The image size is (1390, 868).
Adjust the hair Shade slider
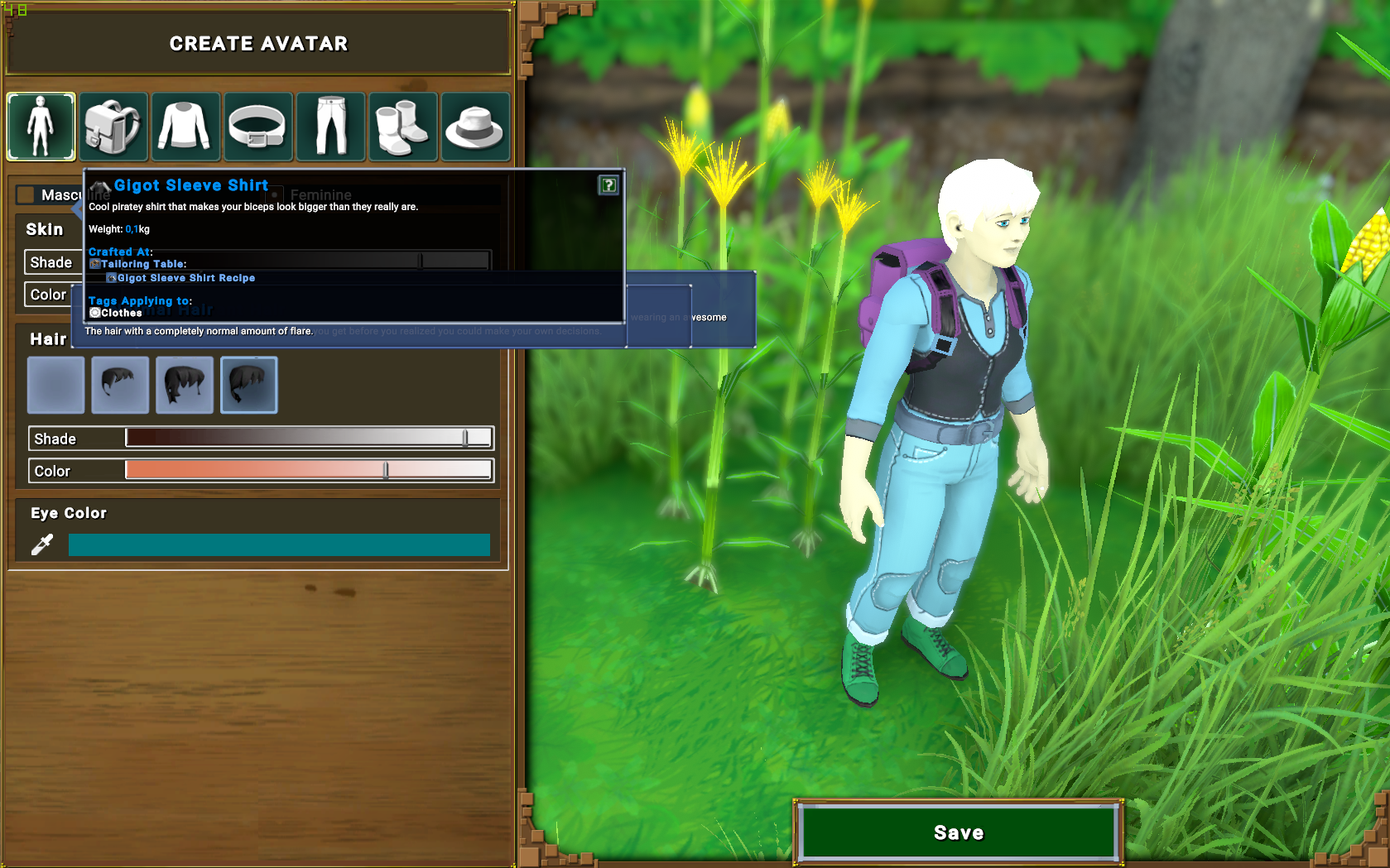tap(465, 438)
